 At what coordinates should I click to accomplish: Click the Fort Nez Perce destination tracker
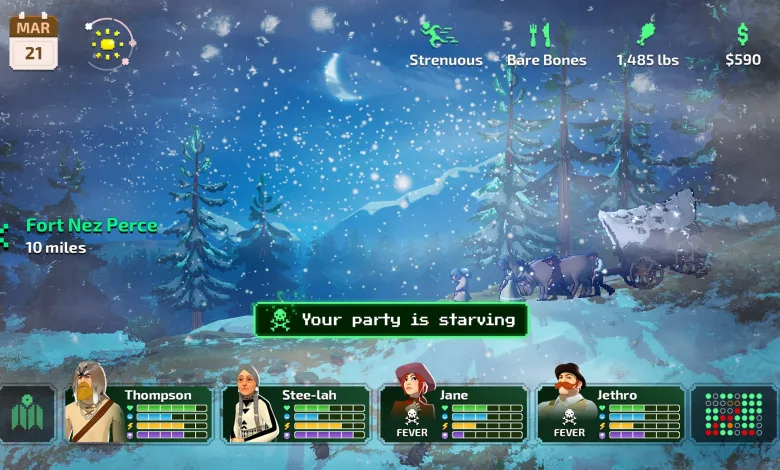[90, 234]
